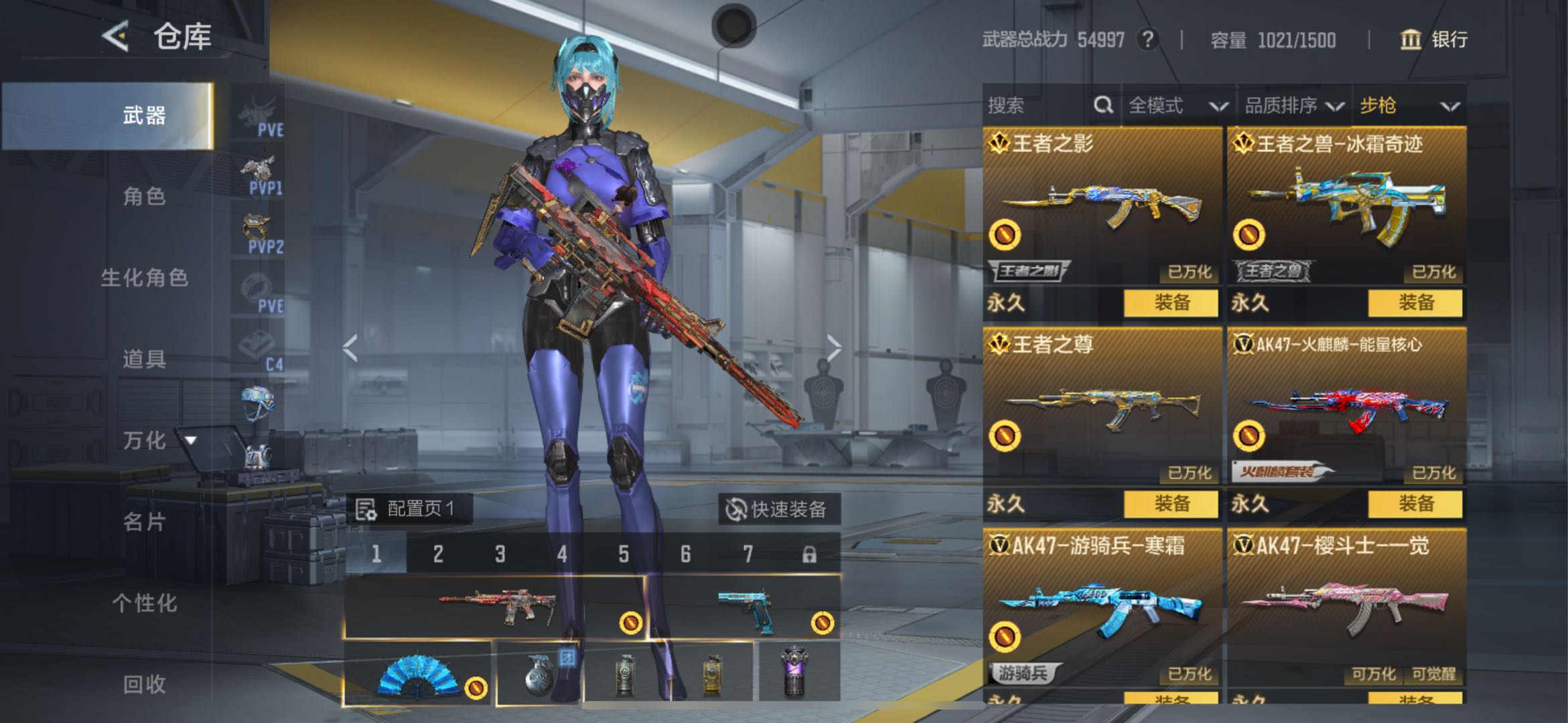Click the weapon 搜索 search field
Image resolution: width=1568 pixels, height=723 pixels.
1035,105
